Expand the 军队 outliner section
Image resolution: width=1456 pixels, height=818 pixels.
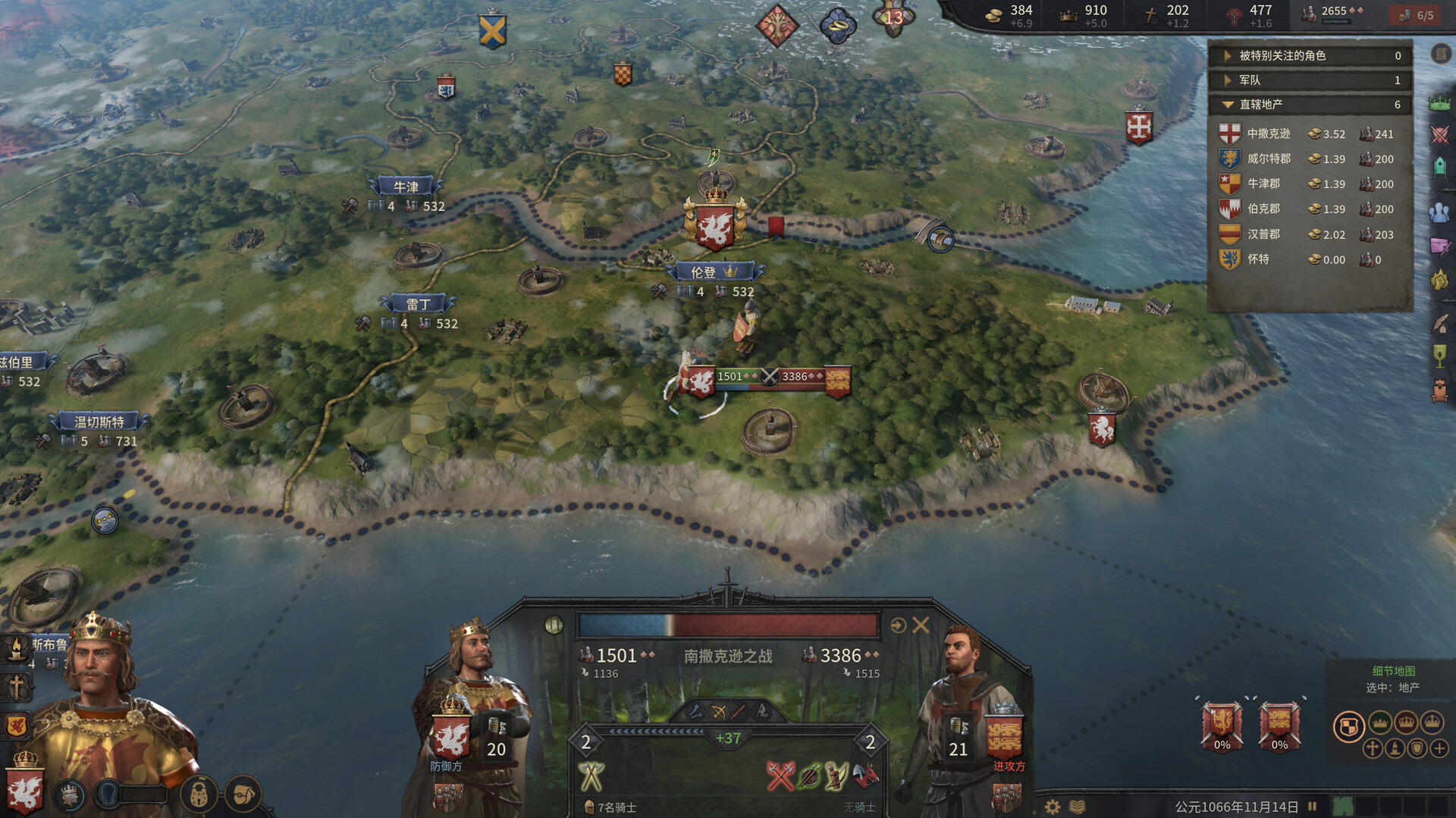pyautogui.click(x=1227, y=80)
